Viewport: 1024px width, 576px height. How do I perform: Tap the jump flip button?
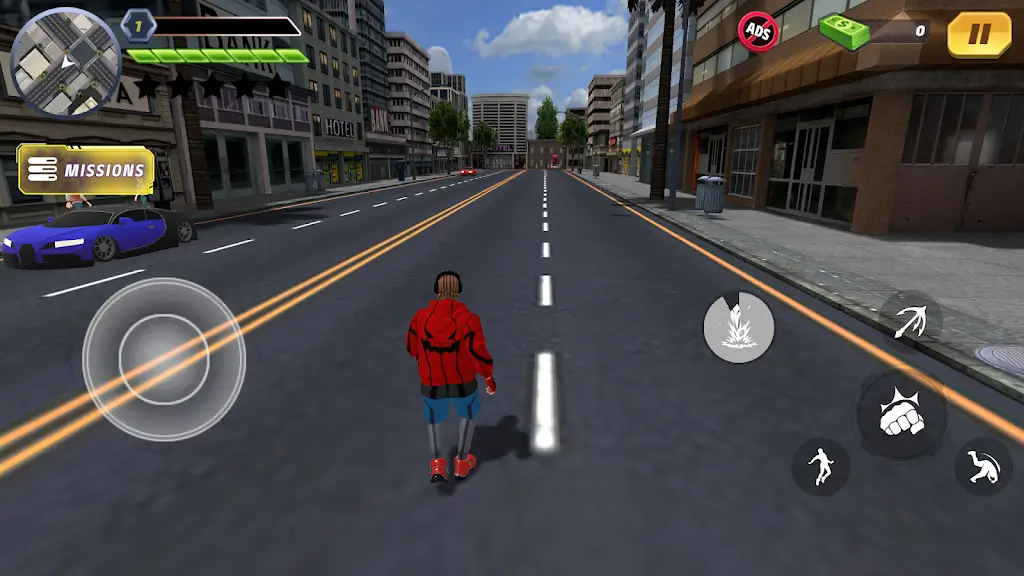point(983,466)
